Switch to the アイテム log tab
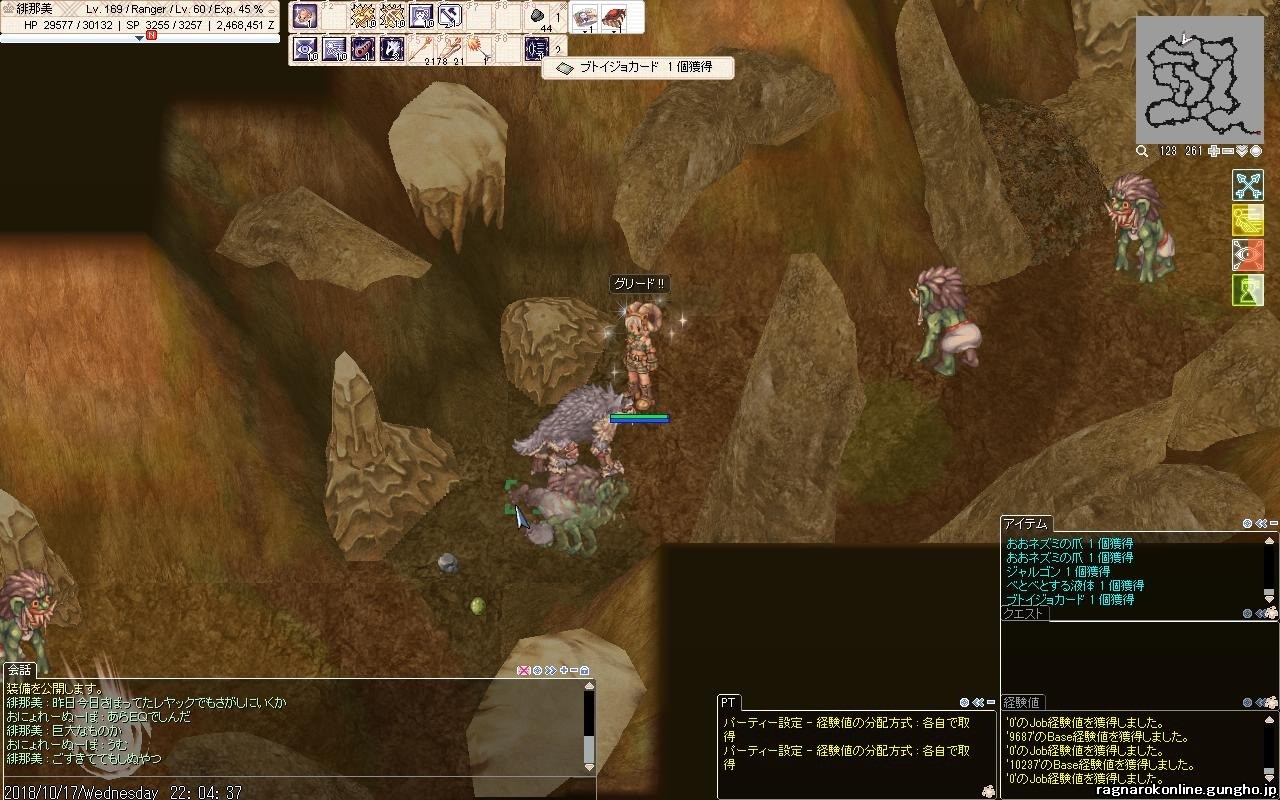 (x=1025, y=523)
